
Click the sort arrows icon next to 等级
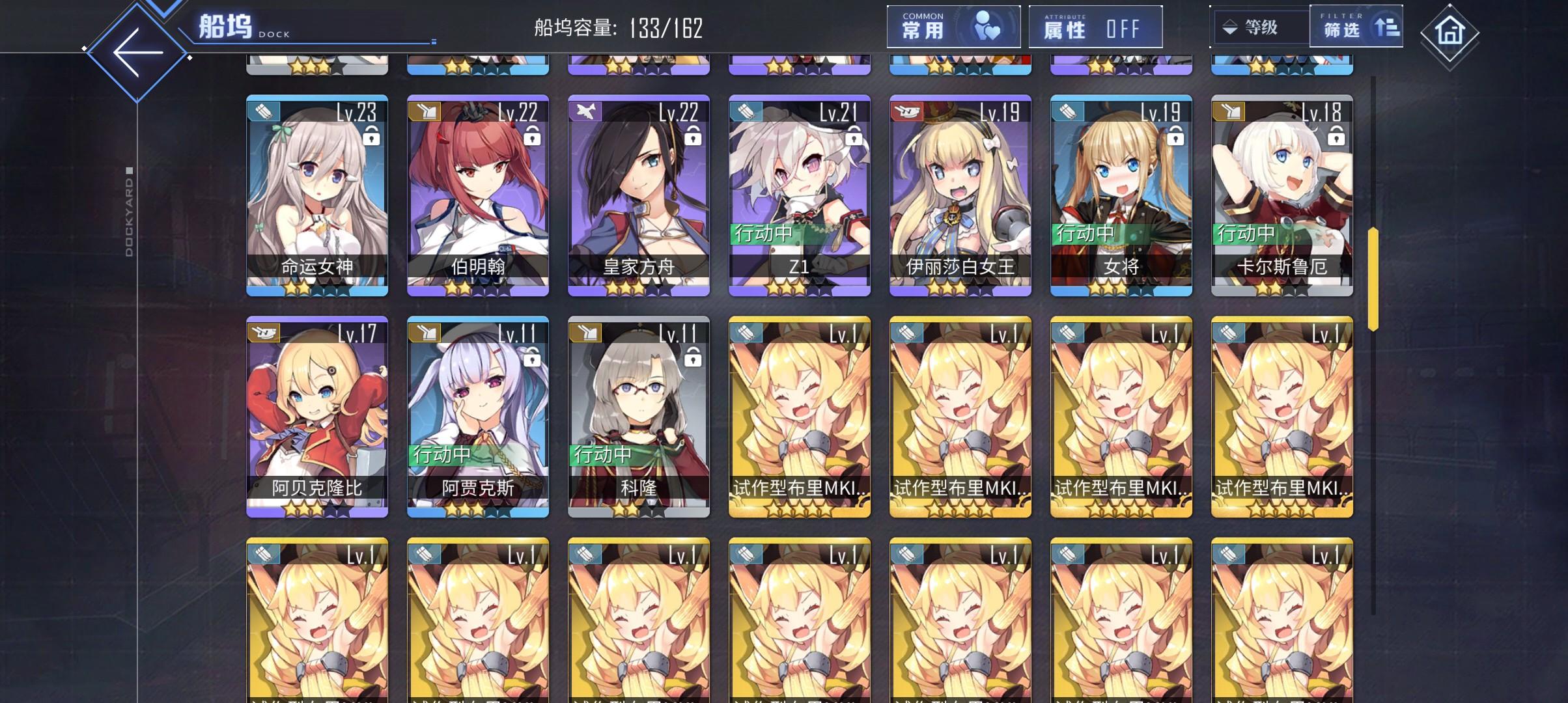1231,27
